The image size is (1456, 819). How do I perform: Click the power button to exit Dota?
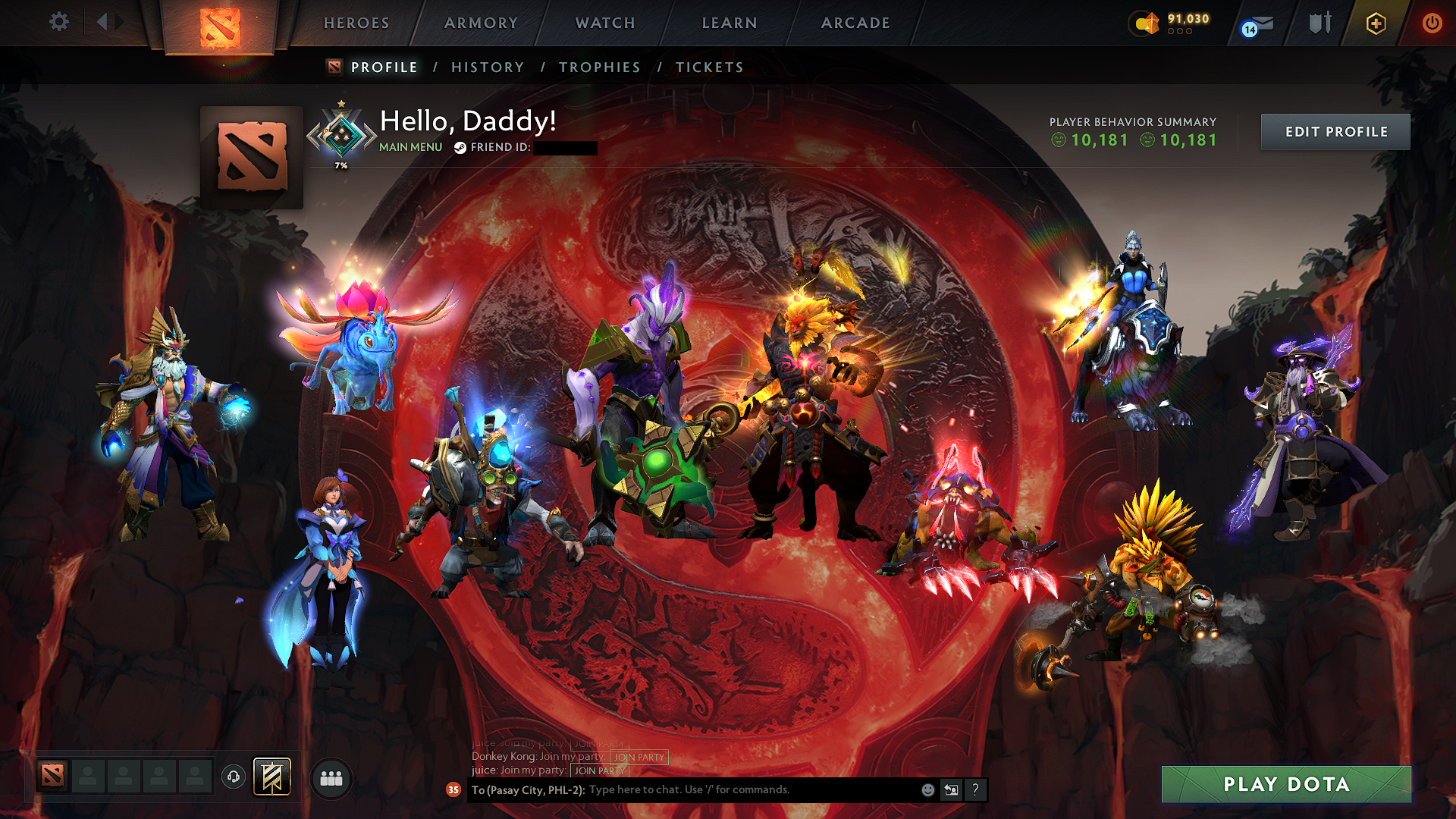1432,24
